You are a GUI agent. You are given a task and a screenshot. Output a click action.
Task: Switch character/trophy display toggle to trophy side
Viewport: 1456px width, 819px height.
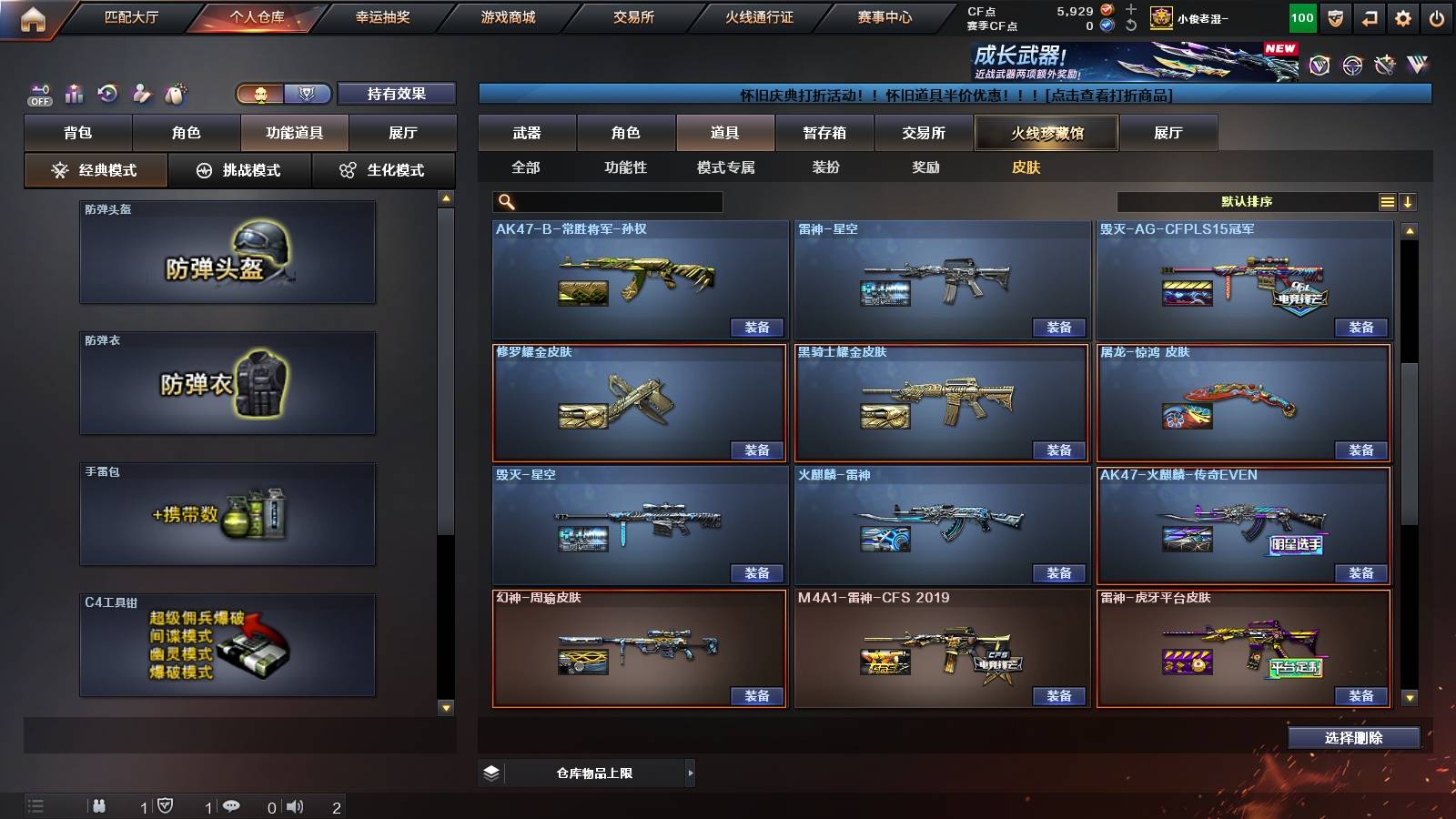click(308, 94)
